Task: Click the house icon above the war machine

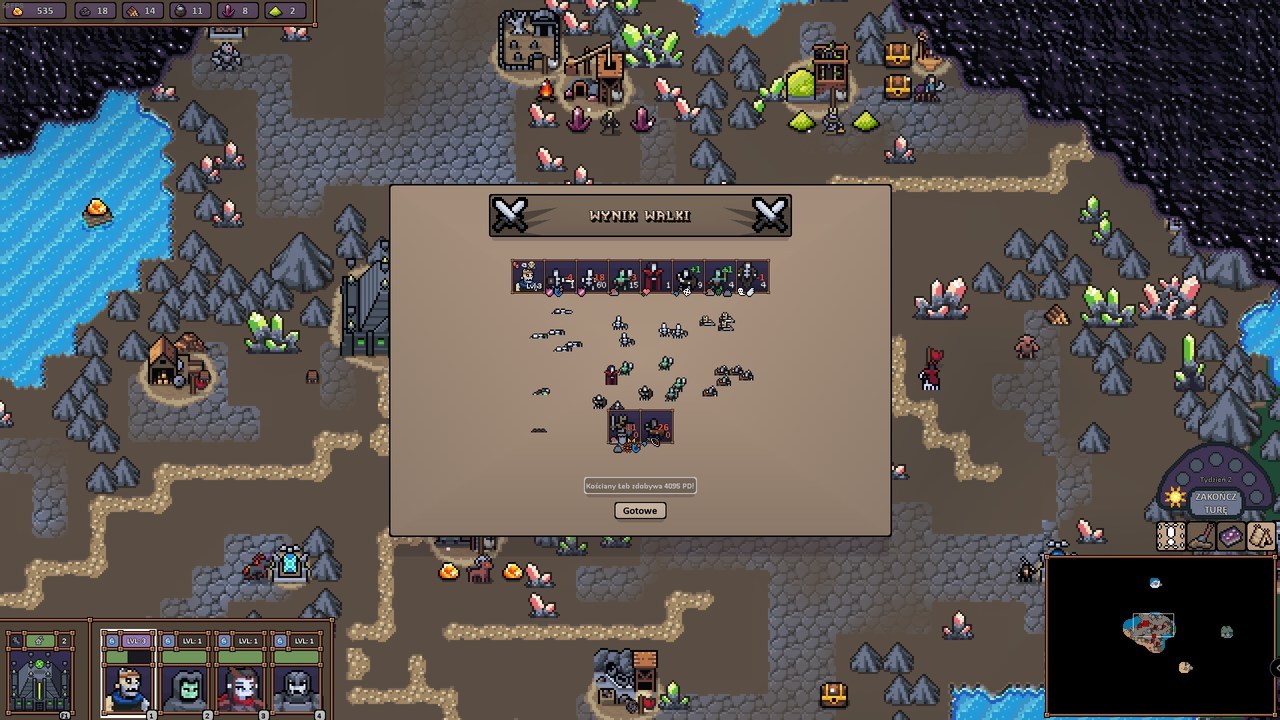Action: [x=38, y=640]
